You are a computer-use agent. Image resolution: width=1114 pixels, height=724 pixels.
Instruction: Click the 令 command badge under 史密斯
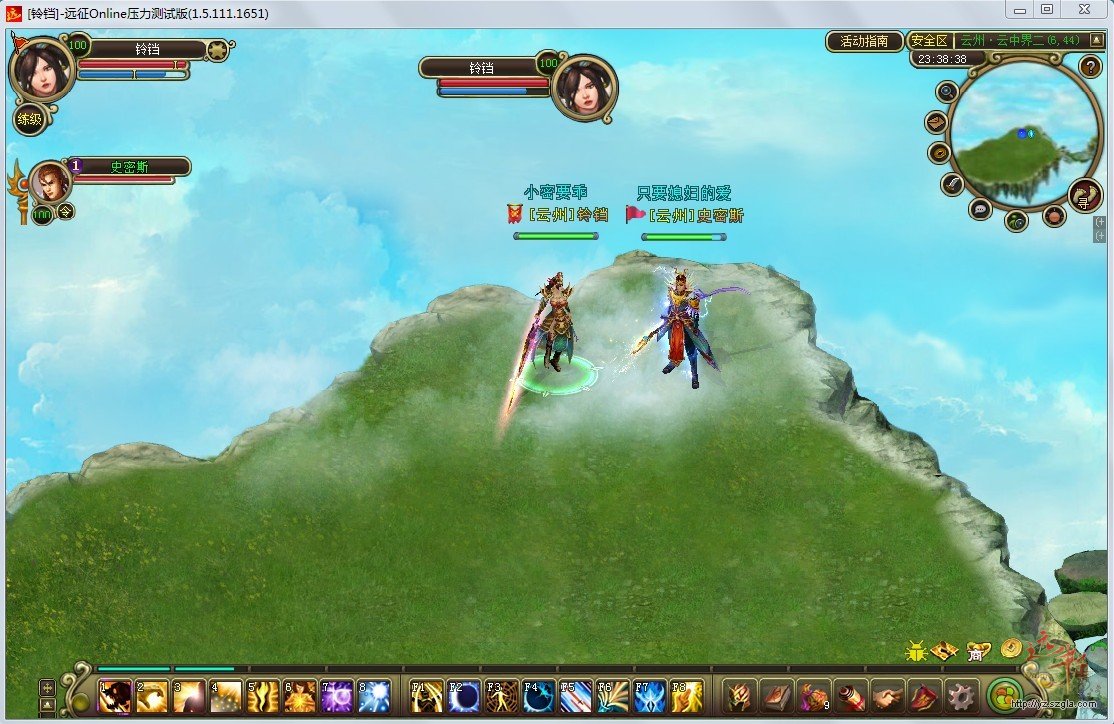[65, 211]
